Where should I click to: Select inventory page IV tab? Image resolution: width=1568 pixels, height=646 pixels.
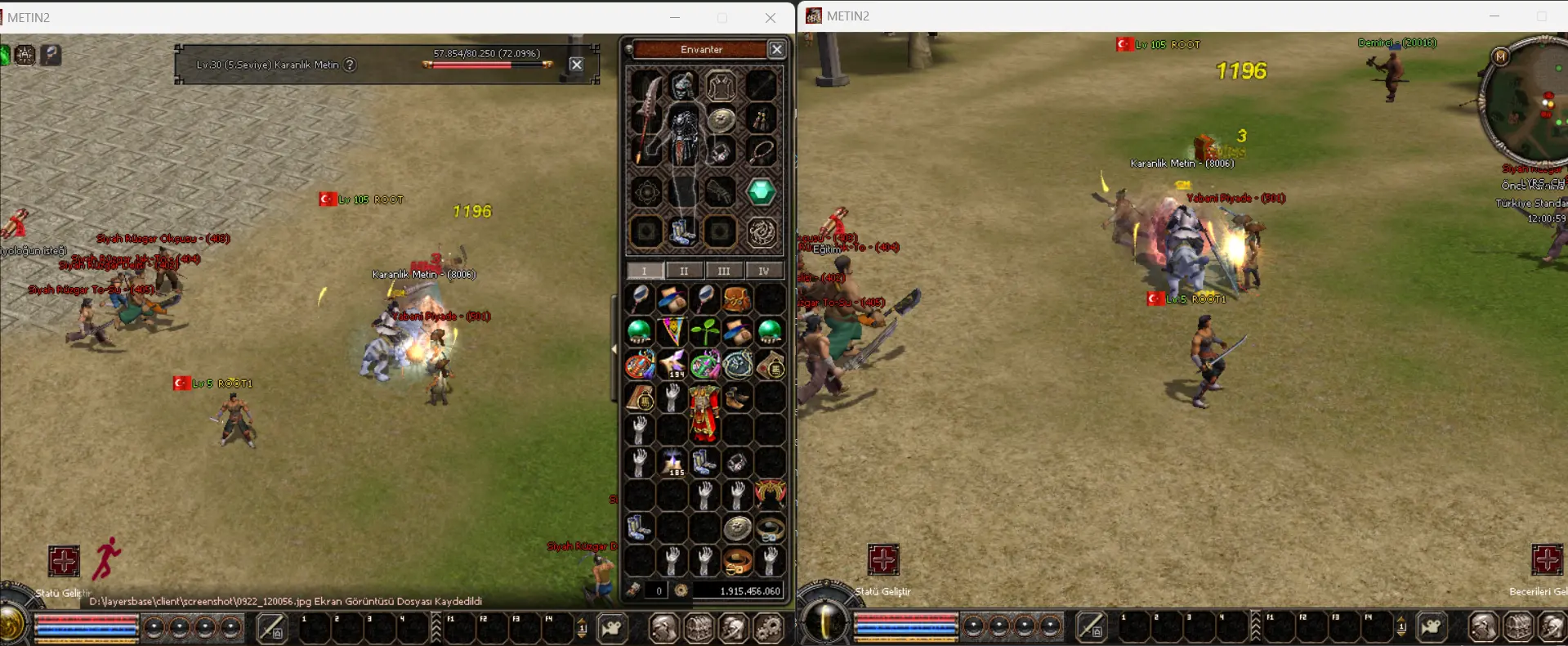pyautogui.click(x=763, y=271)
